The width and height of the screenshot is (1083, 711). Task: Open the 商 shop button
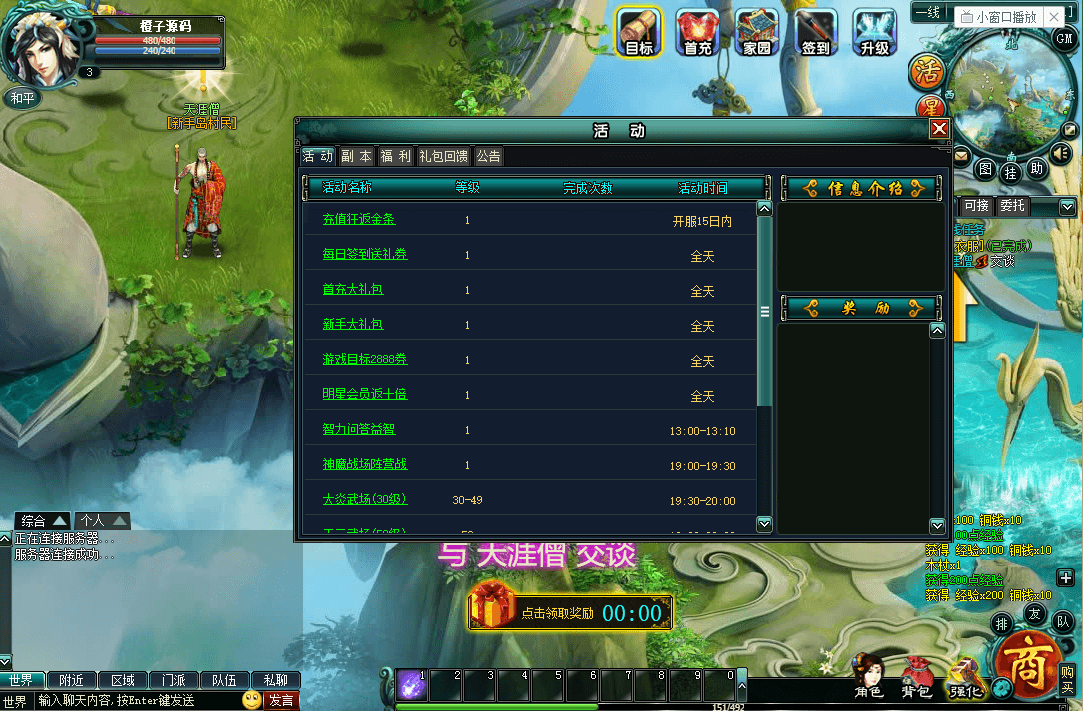(1026, 665)
